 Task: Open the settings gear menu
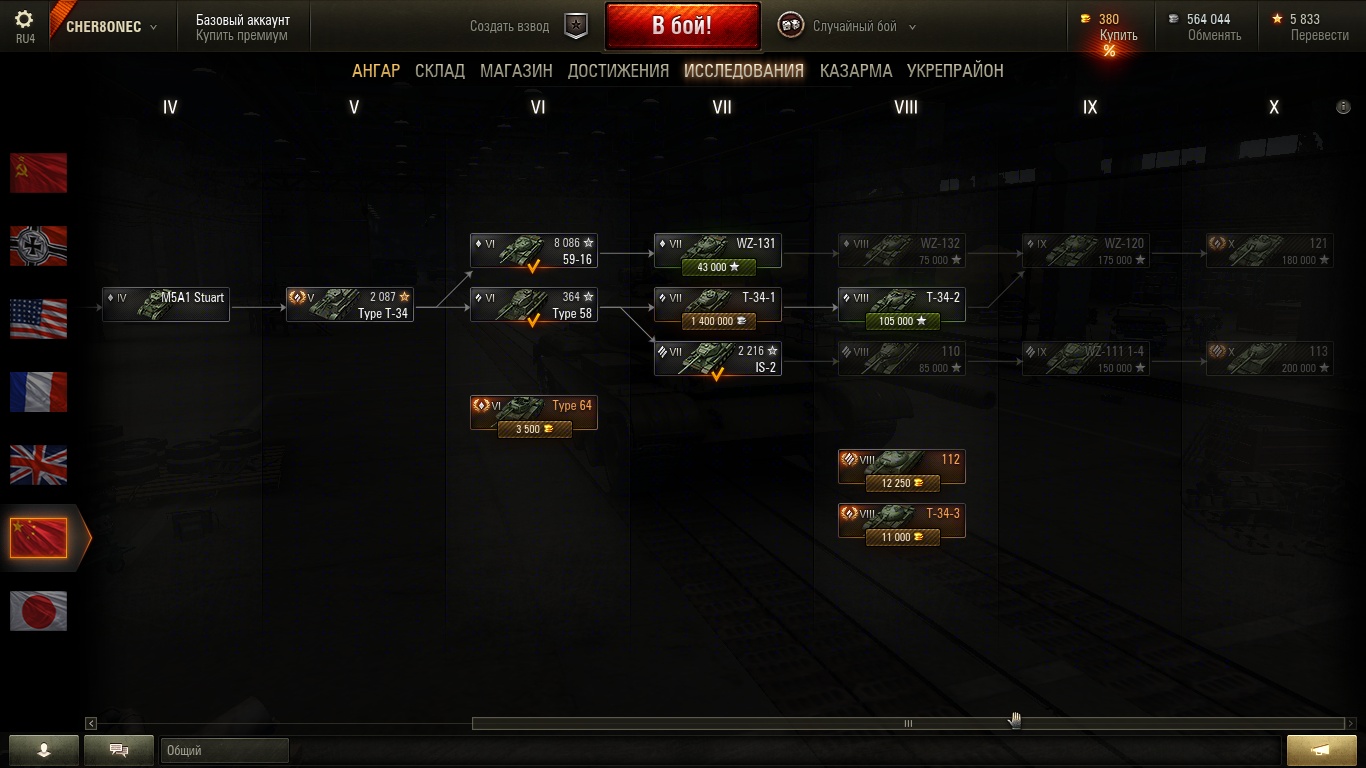25,20
